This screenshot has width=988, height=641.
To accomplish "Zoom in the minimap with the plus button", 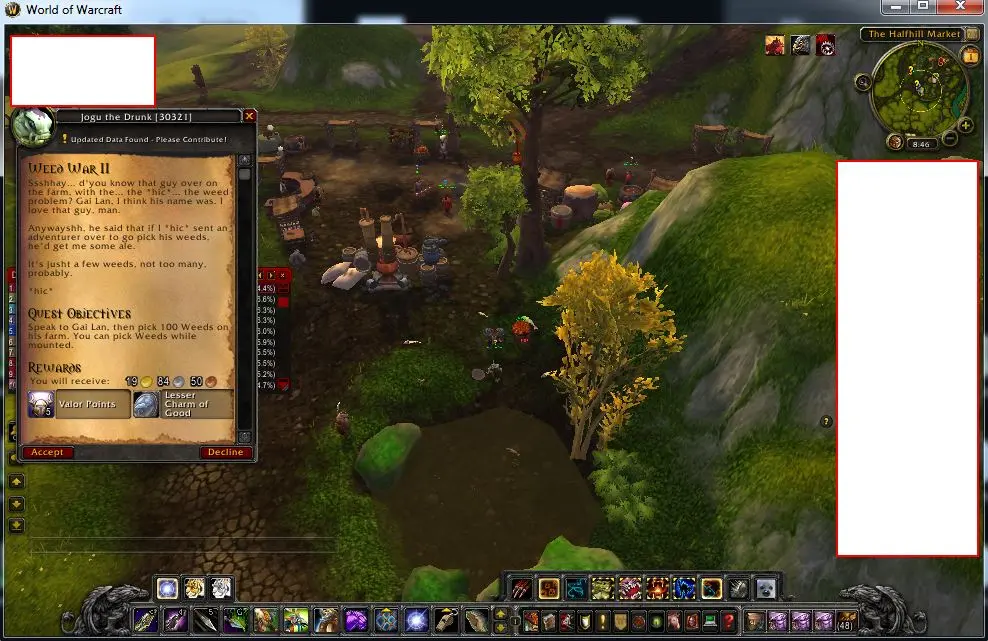I will [965, 126].
